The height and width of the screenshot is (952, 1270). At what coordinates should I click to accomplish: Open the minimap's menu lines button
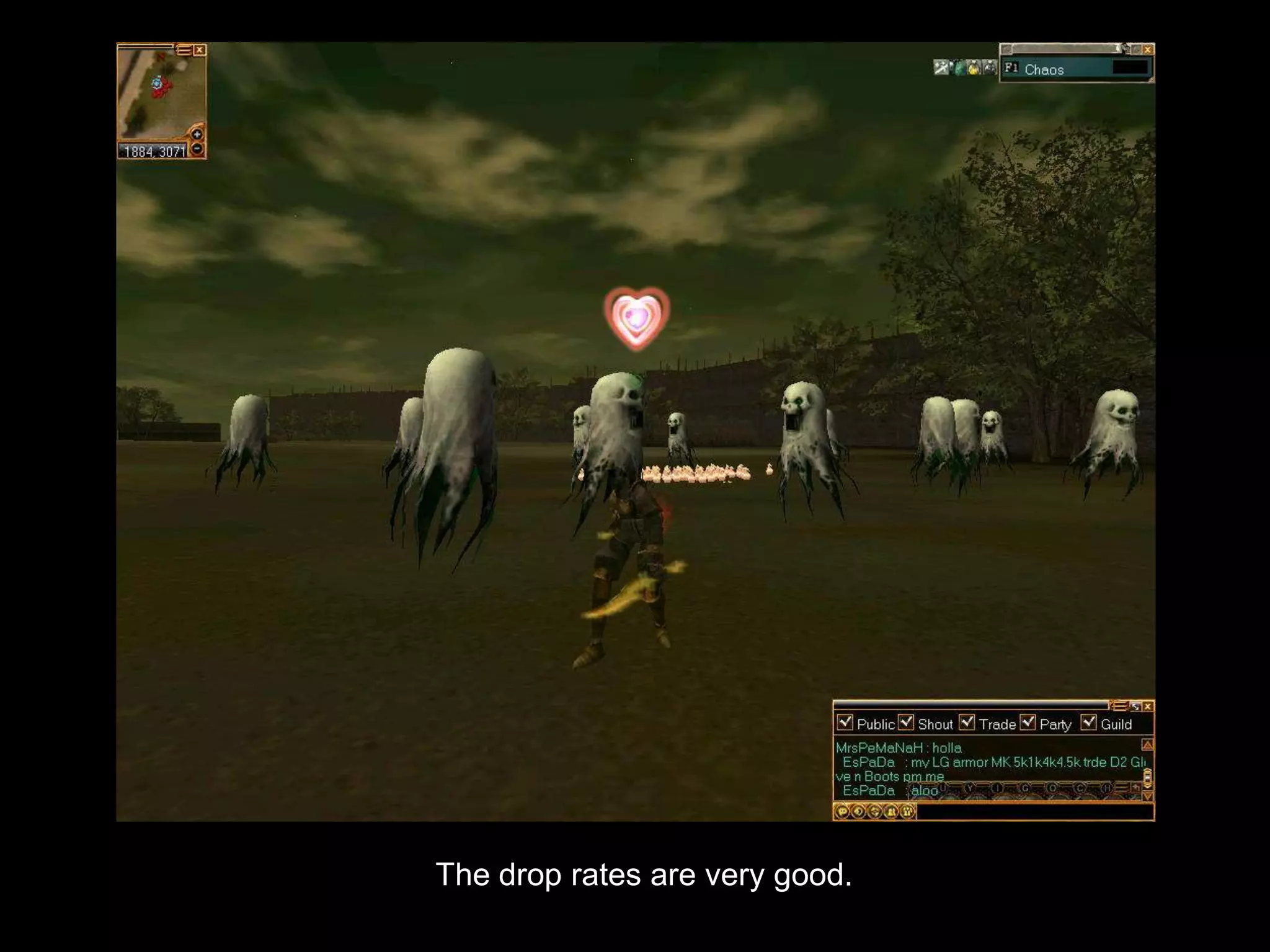(184, 50)
